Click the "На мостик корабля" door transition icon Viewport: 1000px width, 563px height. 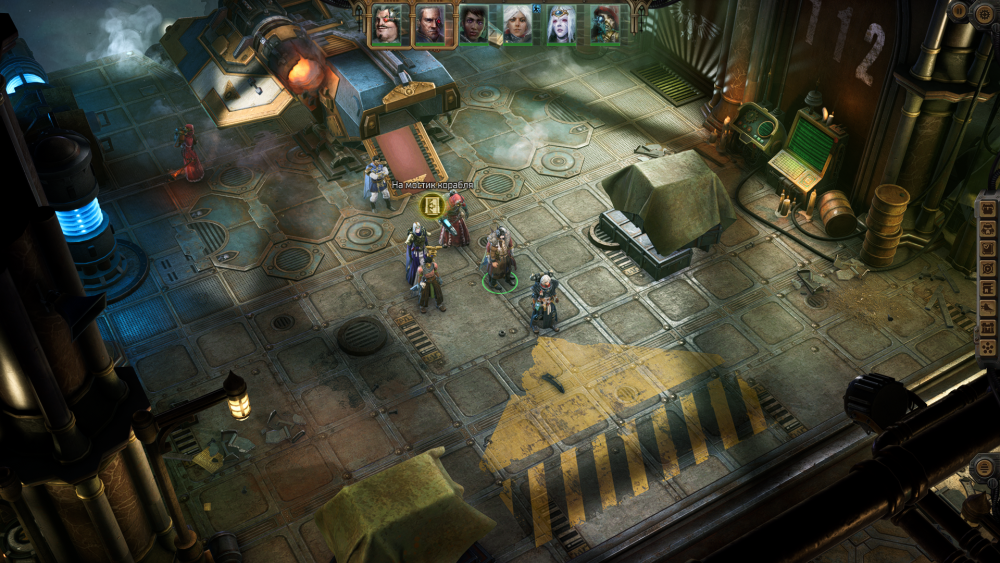[x=433, y=206]
